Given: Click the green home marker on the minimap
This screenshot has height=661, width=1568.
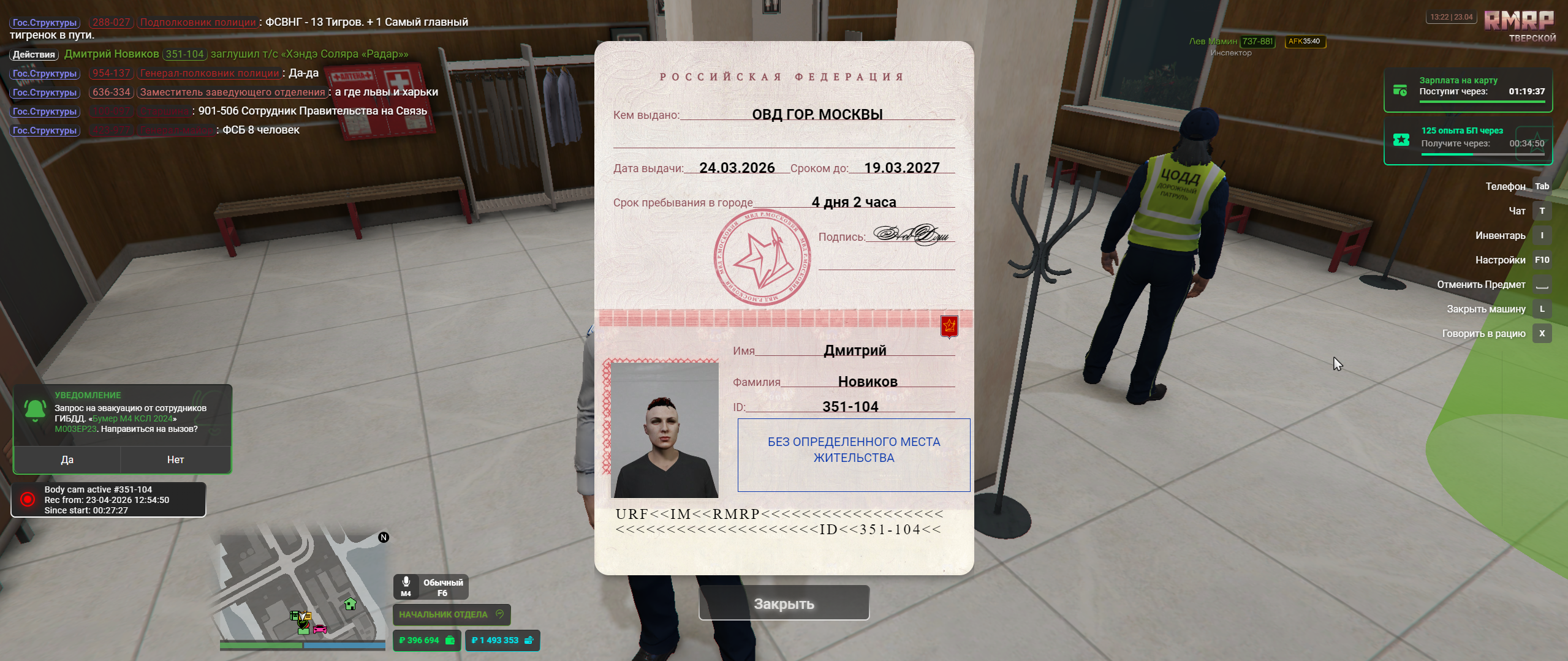Looking at the screenshot, I should tap(350, 604).
